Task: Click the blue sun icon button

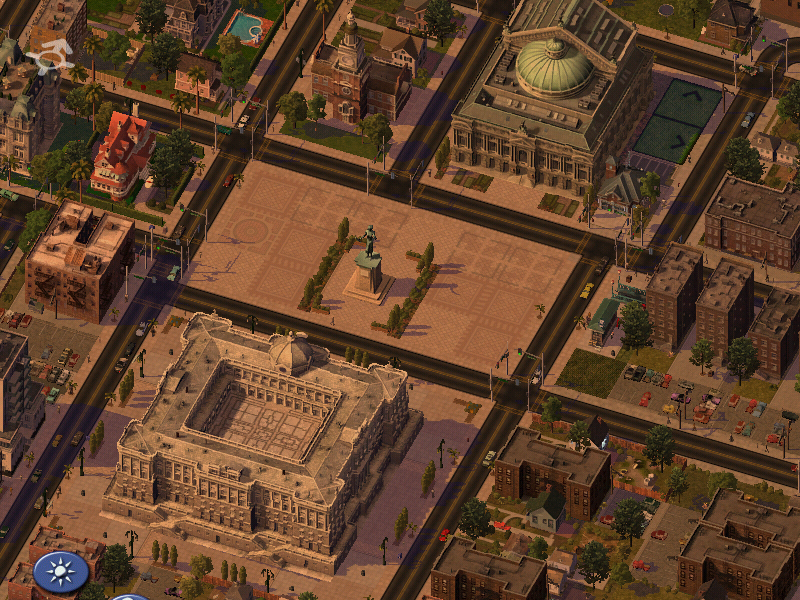Action: (61, 571)
